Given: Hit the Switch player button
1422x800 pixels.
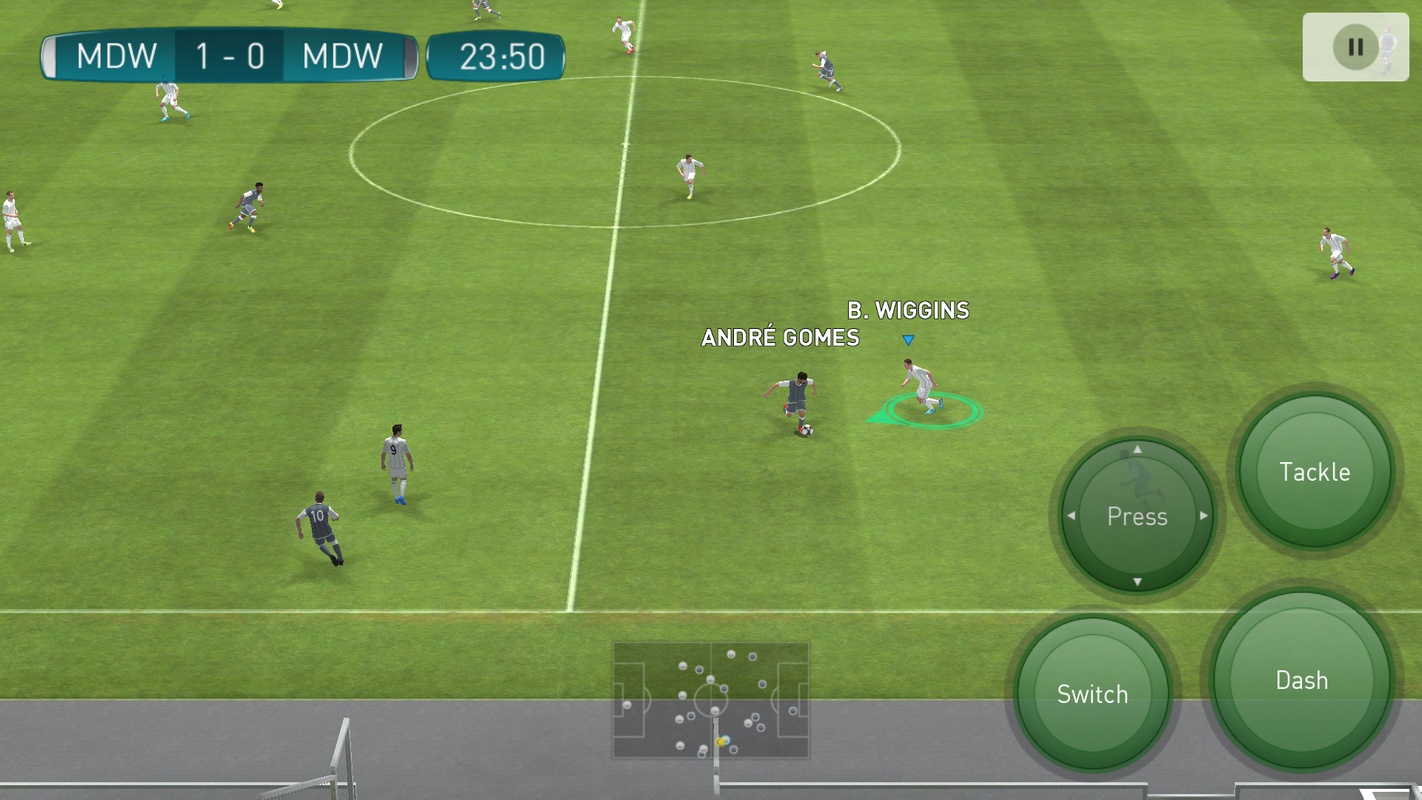Looking at the screenshot, I should click(1092, 694).
